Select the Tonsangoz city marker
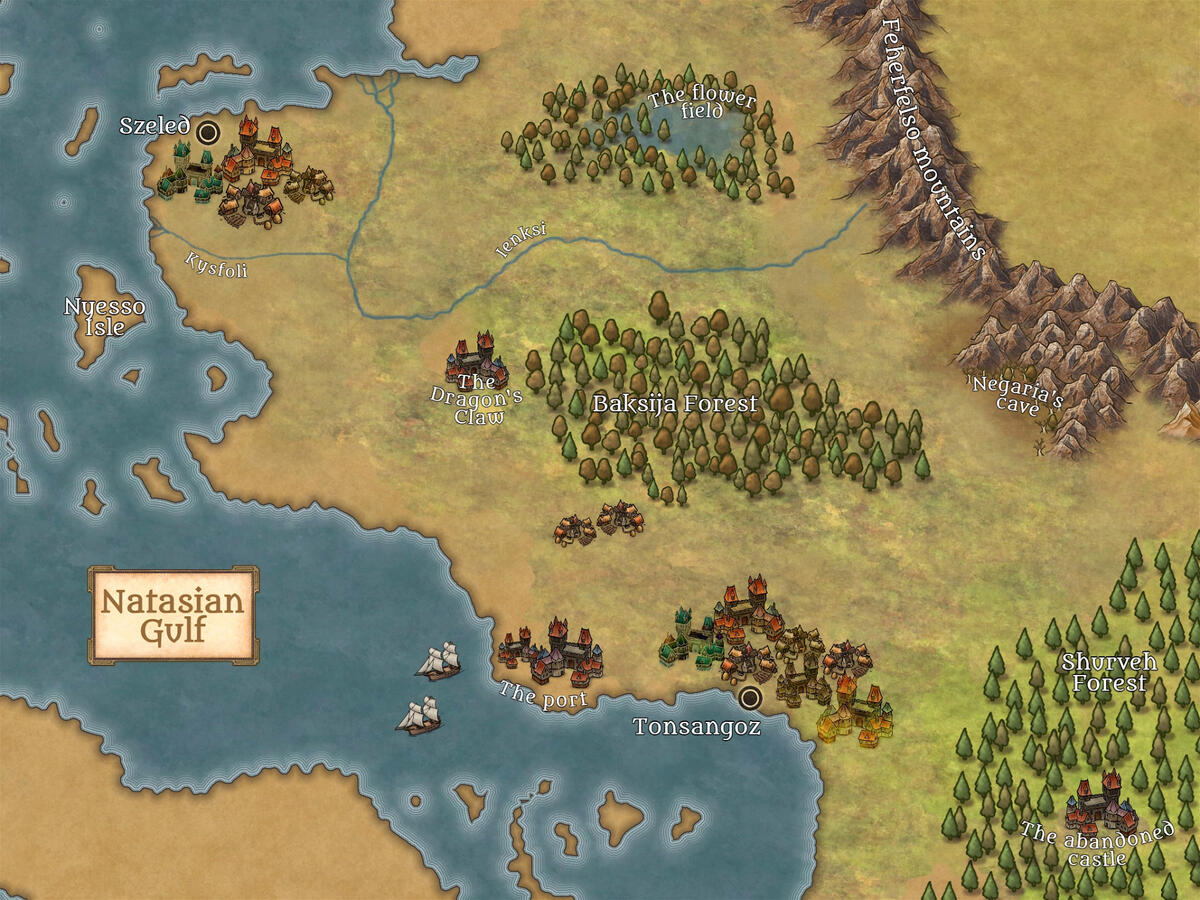The image size is (1200, 900). [x=749, y=697]
